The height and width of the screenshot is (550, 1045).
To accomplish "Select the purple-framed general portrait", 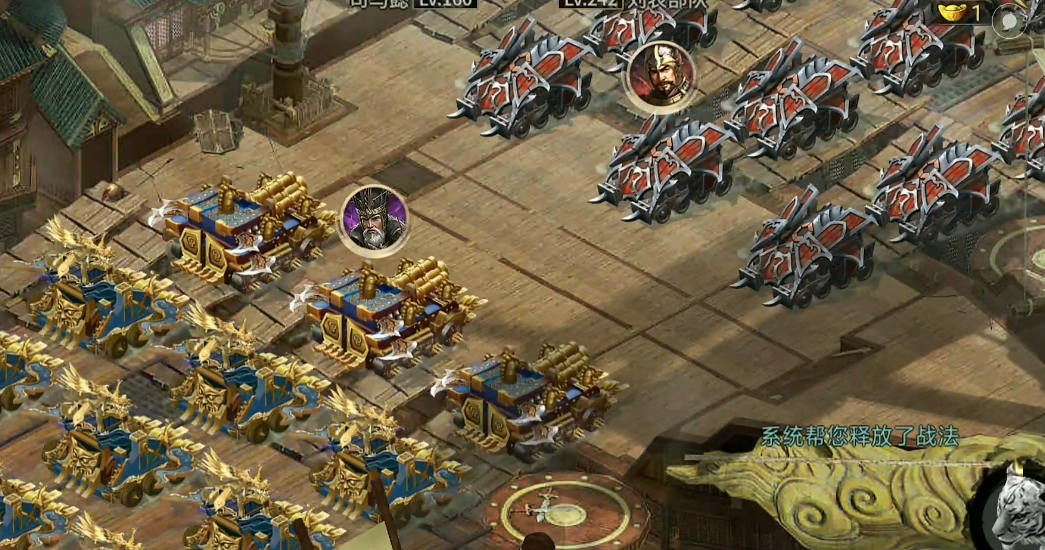I will (375, 221).
